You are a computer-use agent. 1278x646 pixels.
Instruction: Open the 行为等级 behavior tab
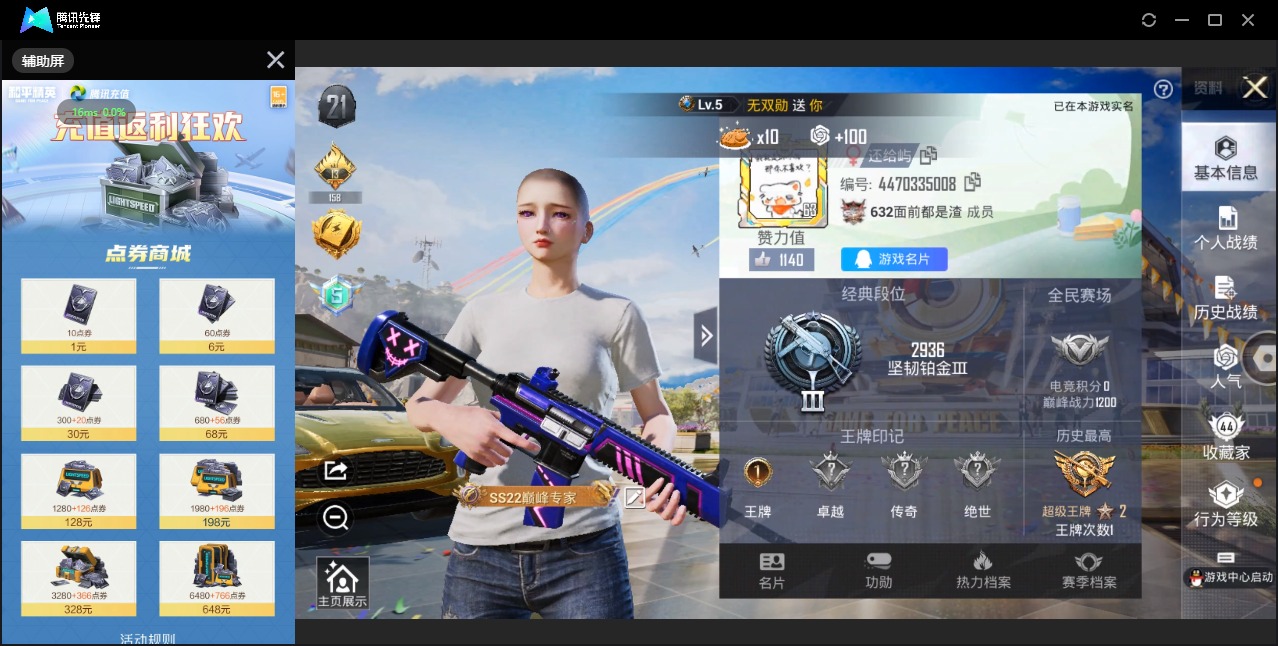click(x=1226, y=505)
